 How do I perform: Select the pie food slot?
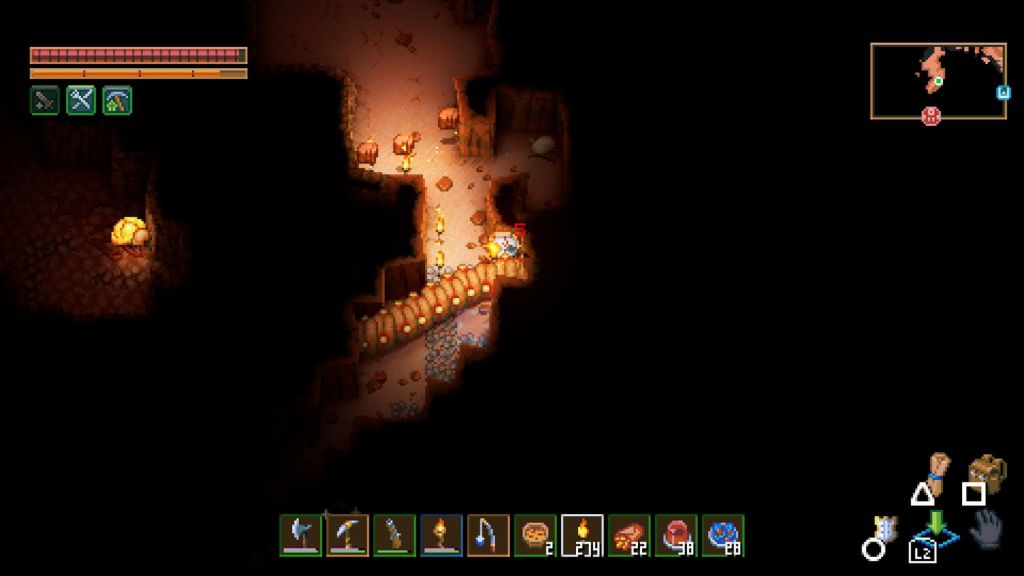[535, 535]
